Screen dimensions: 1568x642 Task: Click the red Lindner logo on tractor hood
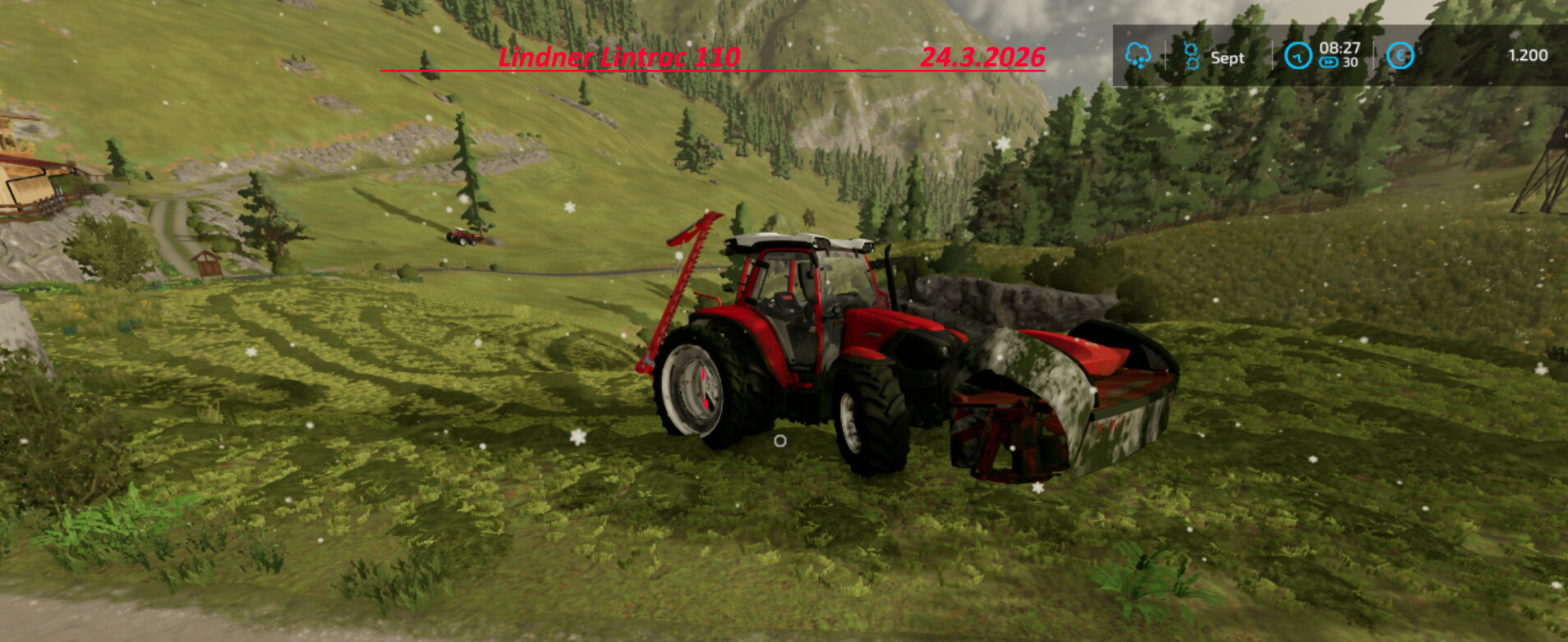(873, 336)
